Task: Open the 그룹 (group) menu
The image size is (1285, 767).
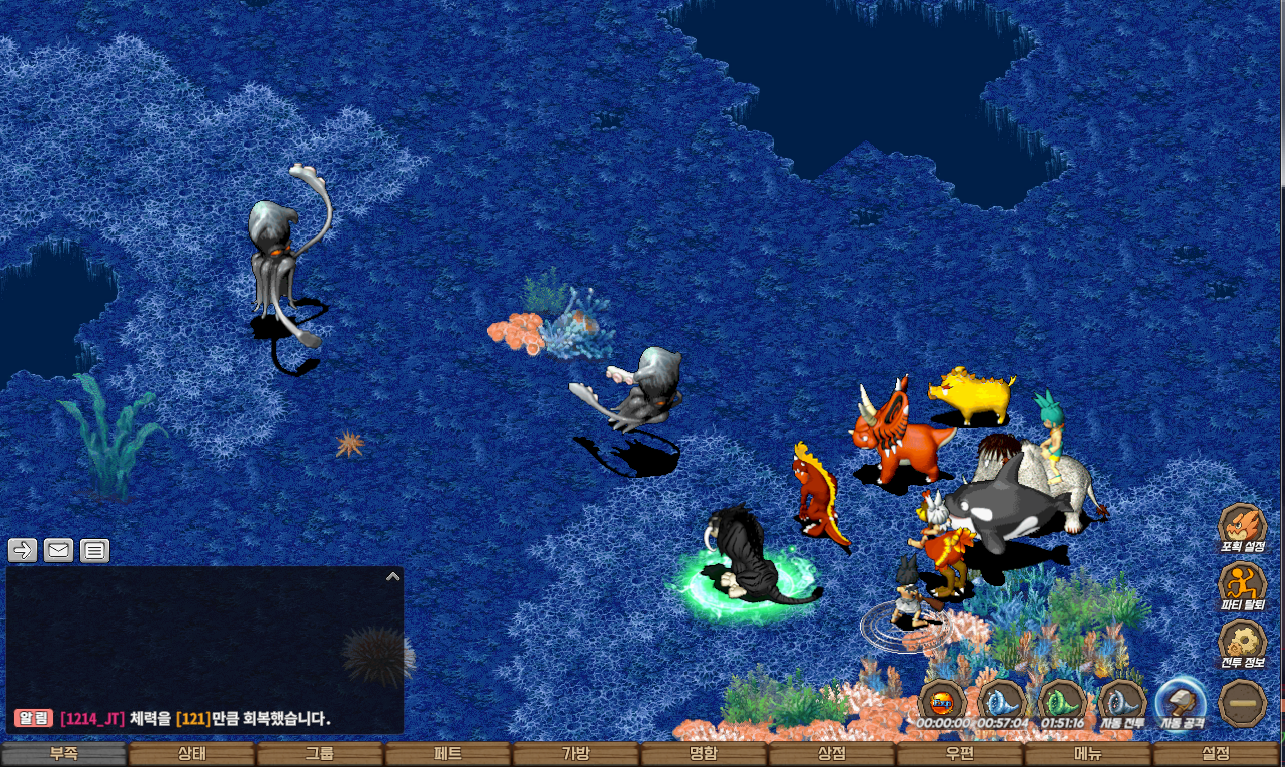Action: pos(320,755)
